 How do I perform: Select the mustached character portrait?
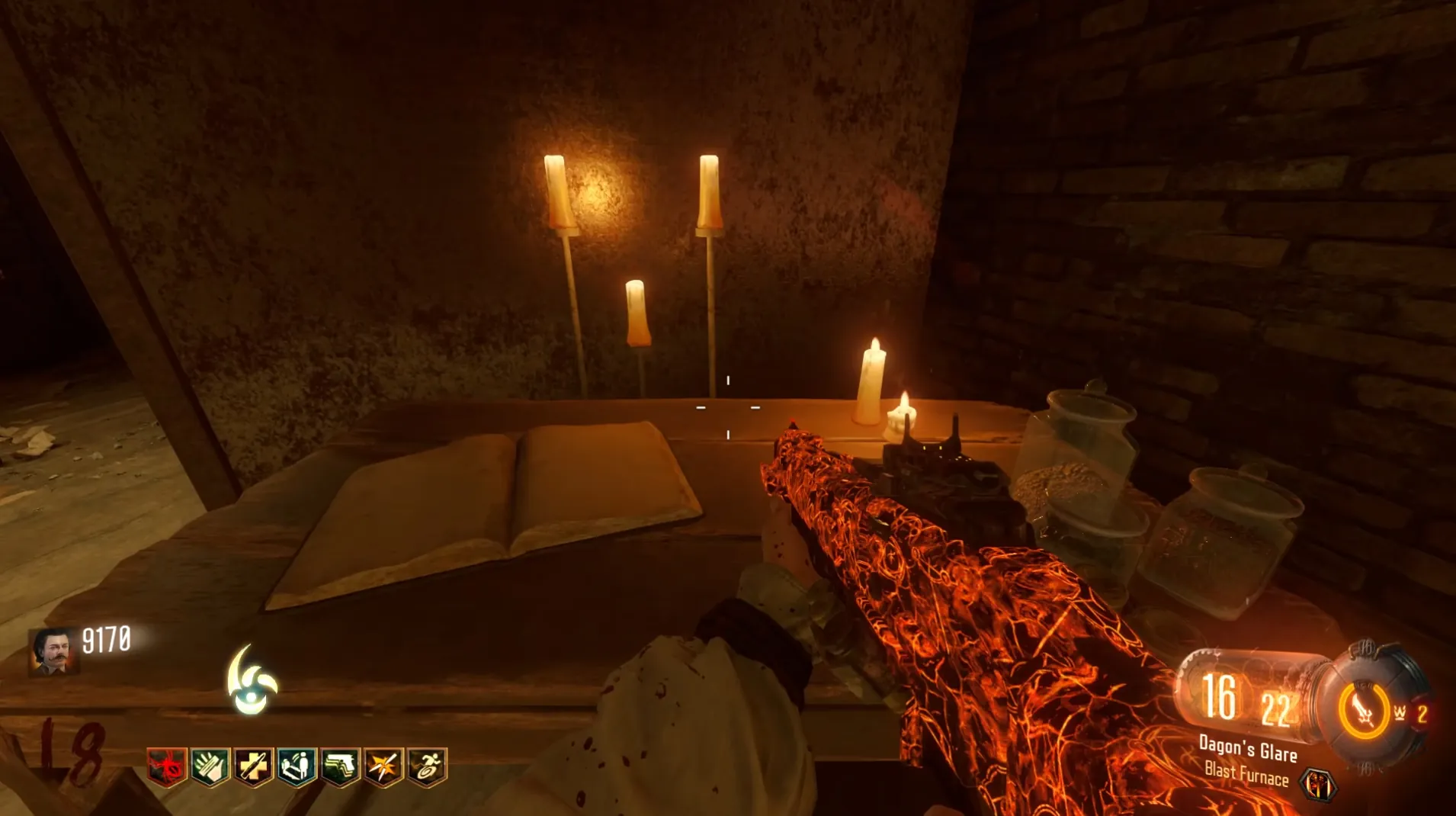(x=53, y=651)
